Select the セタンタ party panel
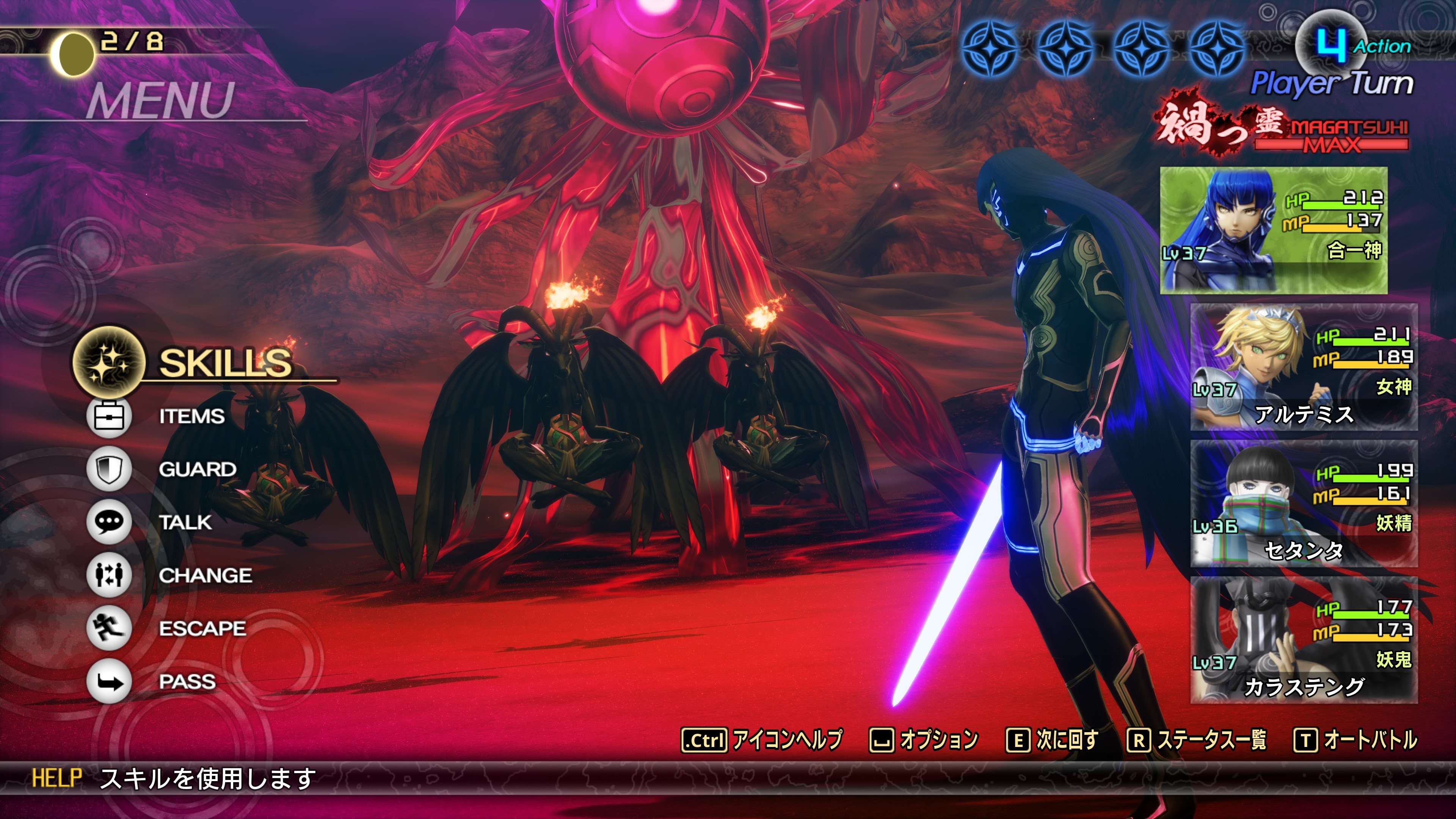 coord(1304,504)
